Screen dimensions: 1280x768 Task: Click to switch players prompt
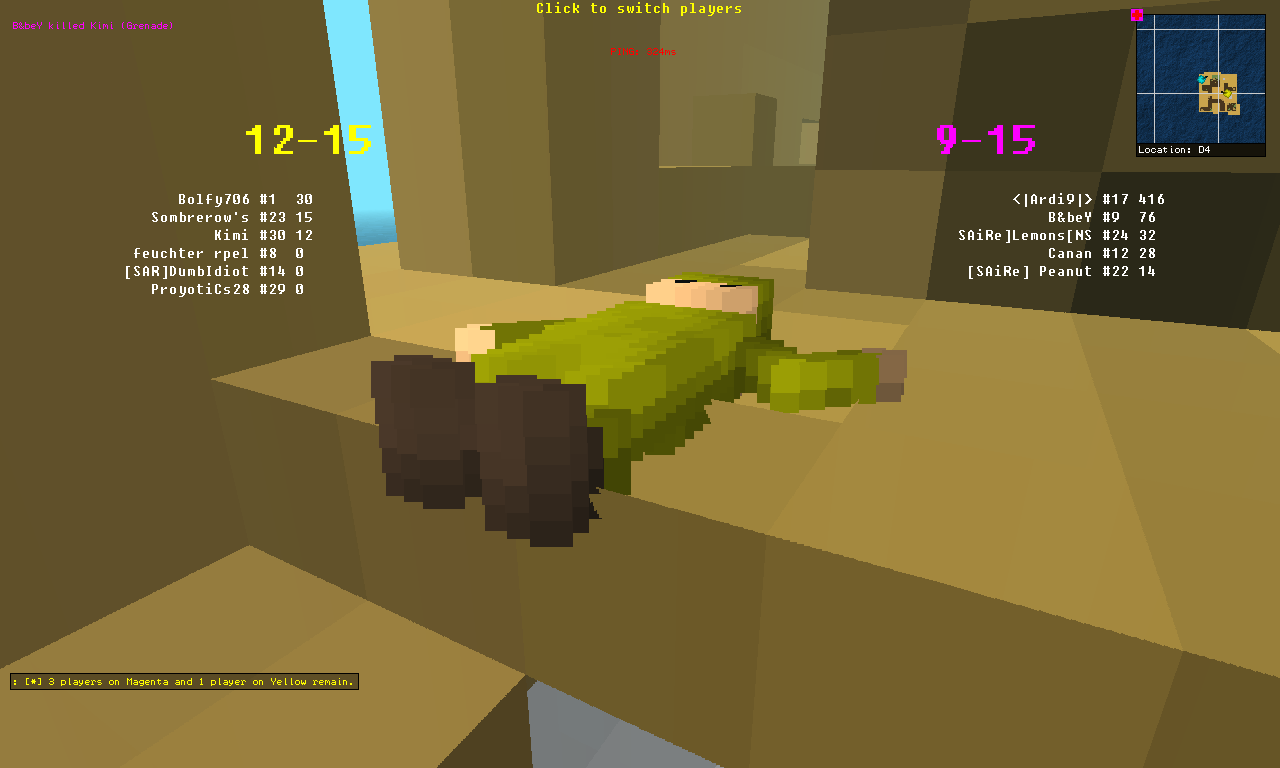coord(640,8)
